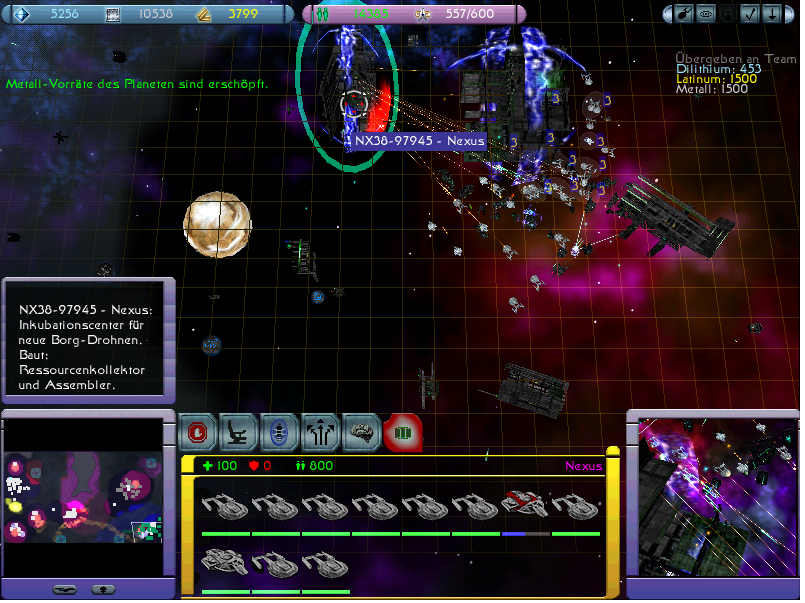805x603 pixels.
Task: Click the red stop-sign command button
Action: click(x=199, y=431)
